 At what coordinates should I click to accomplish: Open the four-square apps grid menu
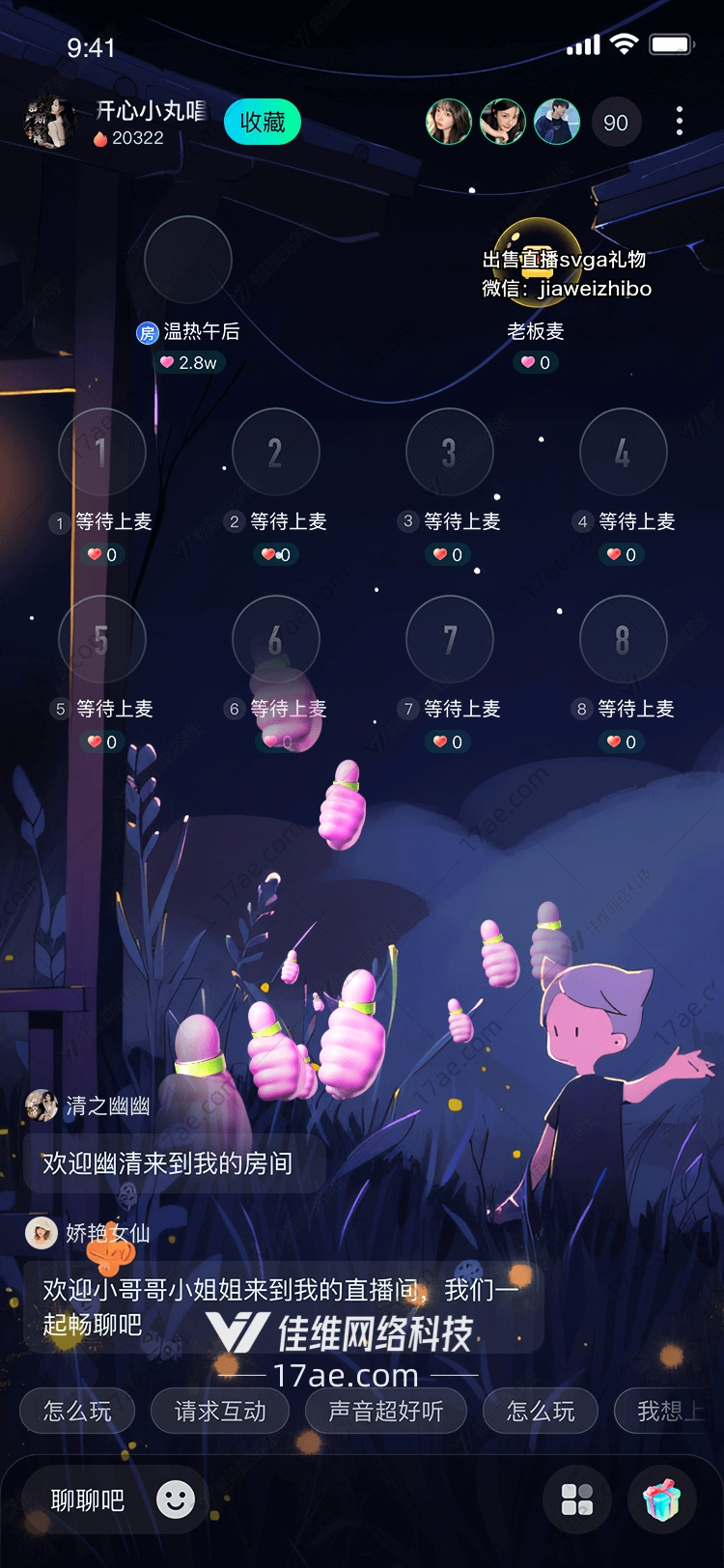click(x=577, y=1500)
